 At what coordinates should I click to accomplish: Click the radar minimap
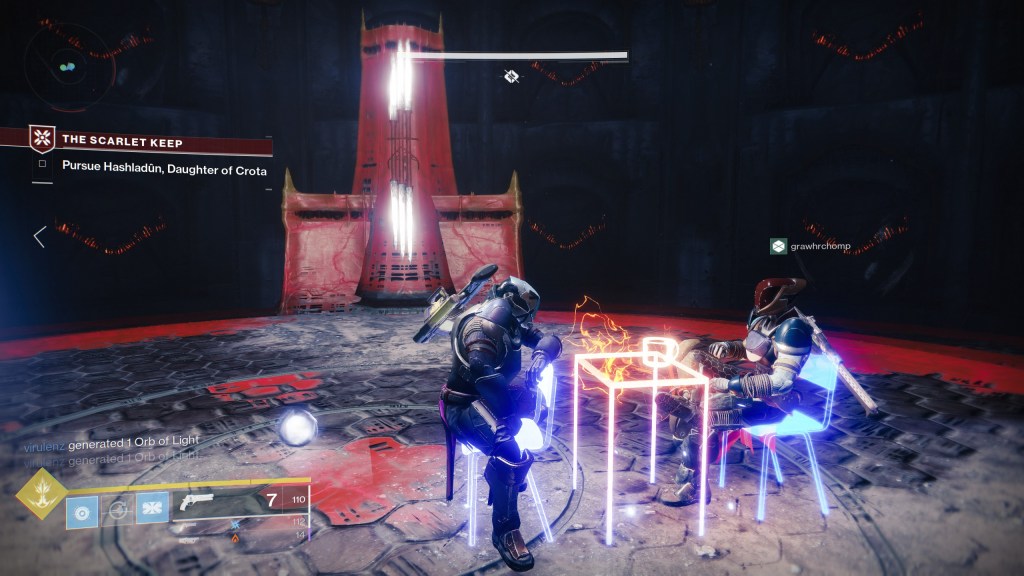(x=67, y=66)
